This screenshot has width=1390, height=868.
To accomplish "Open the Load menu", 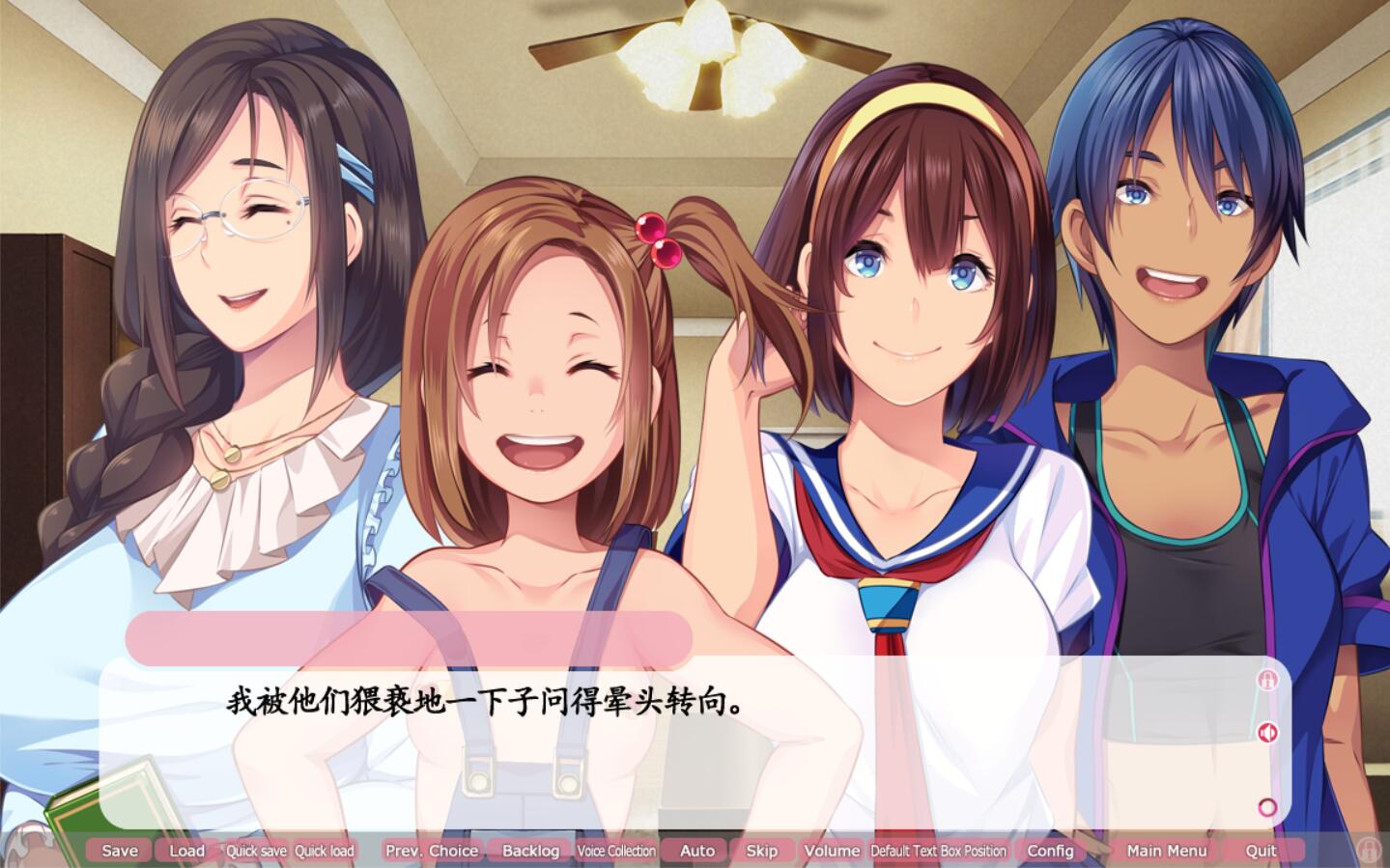I will pyautogui.click(x=186, y=851).
